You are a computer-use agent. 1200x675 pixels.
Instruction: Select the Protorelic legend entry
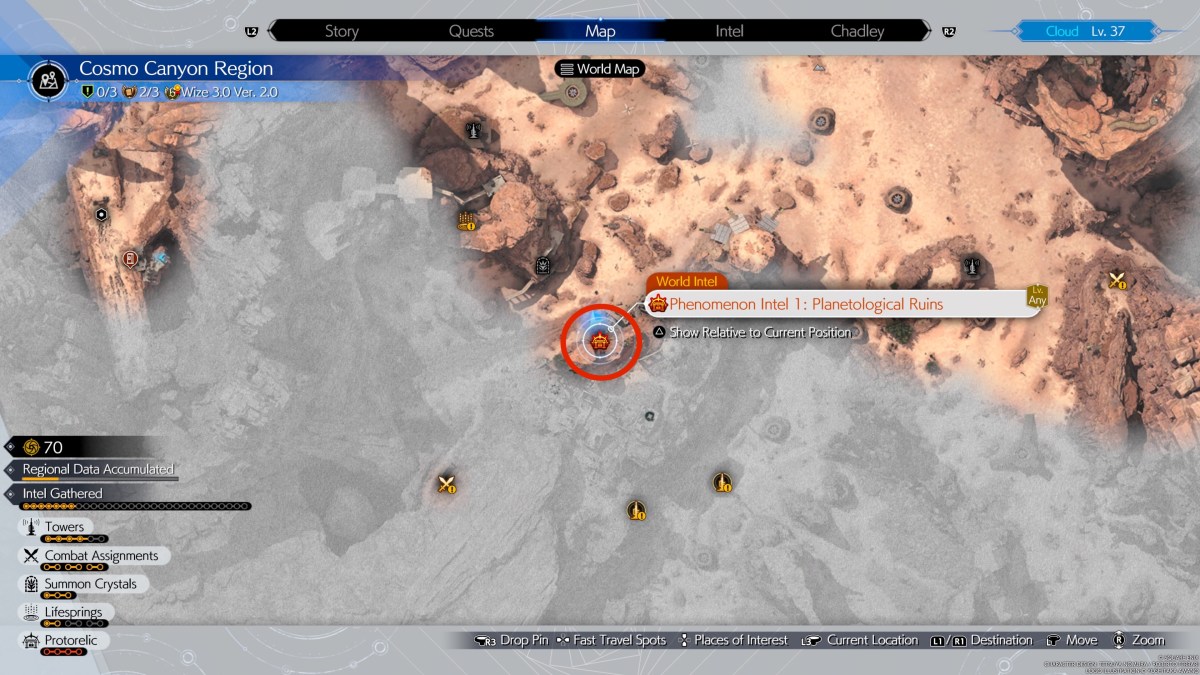click(x=70, y=640)
